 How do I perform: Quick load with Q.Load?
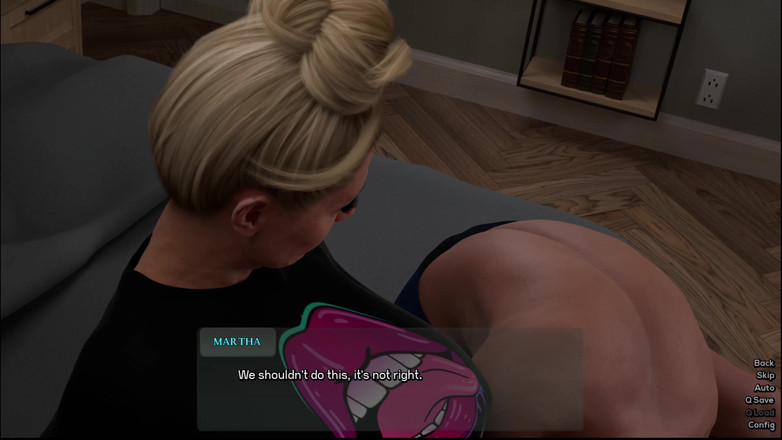click(760, 412)
